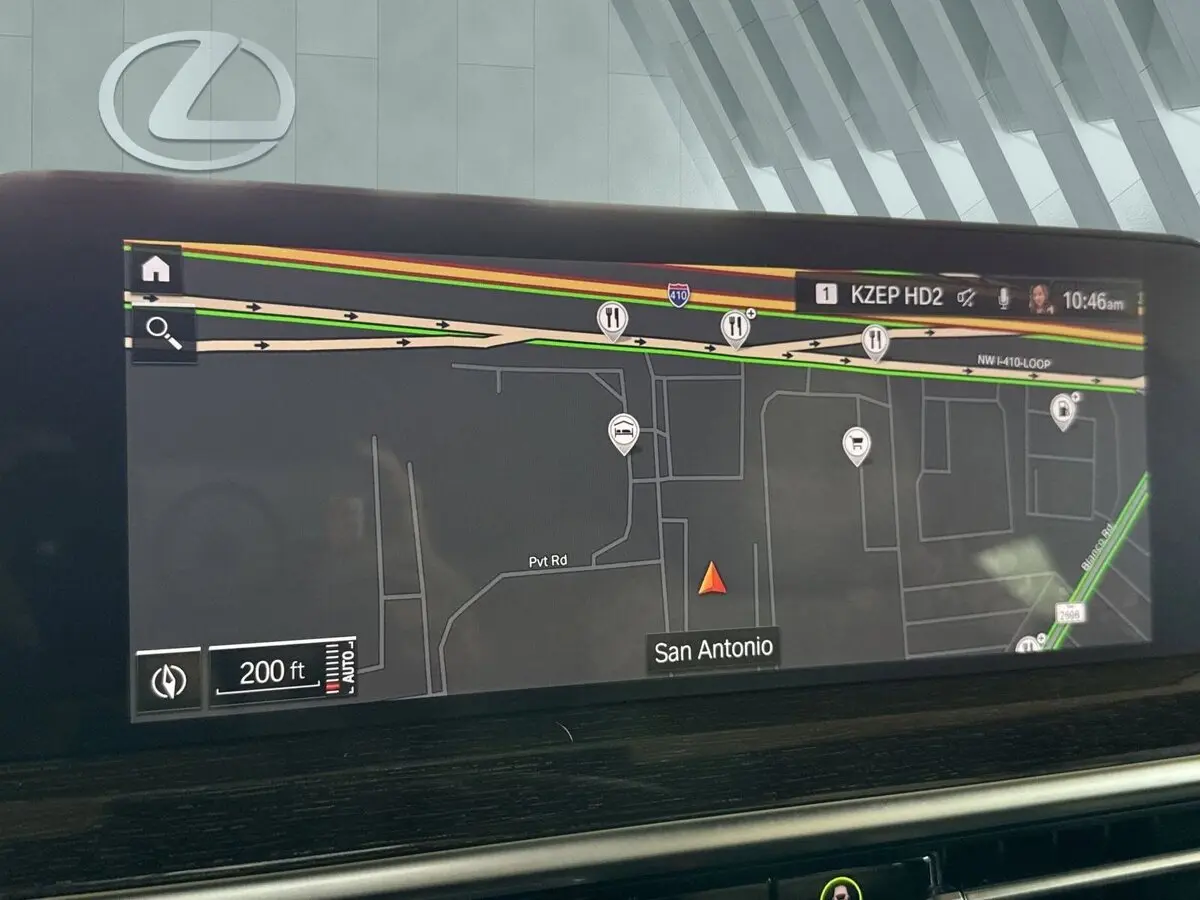Select the gas station map marker

[1062, 408]
